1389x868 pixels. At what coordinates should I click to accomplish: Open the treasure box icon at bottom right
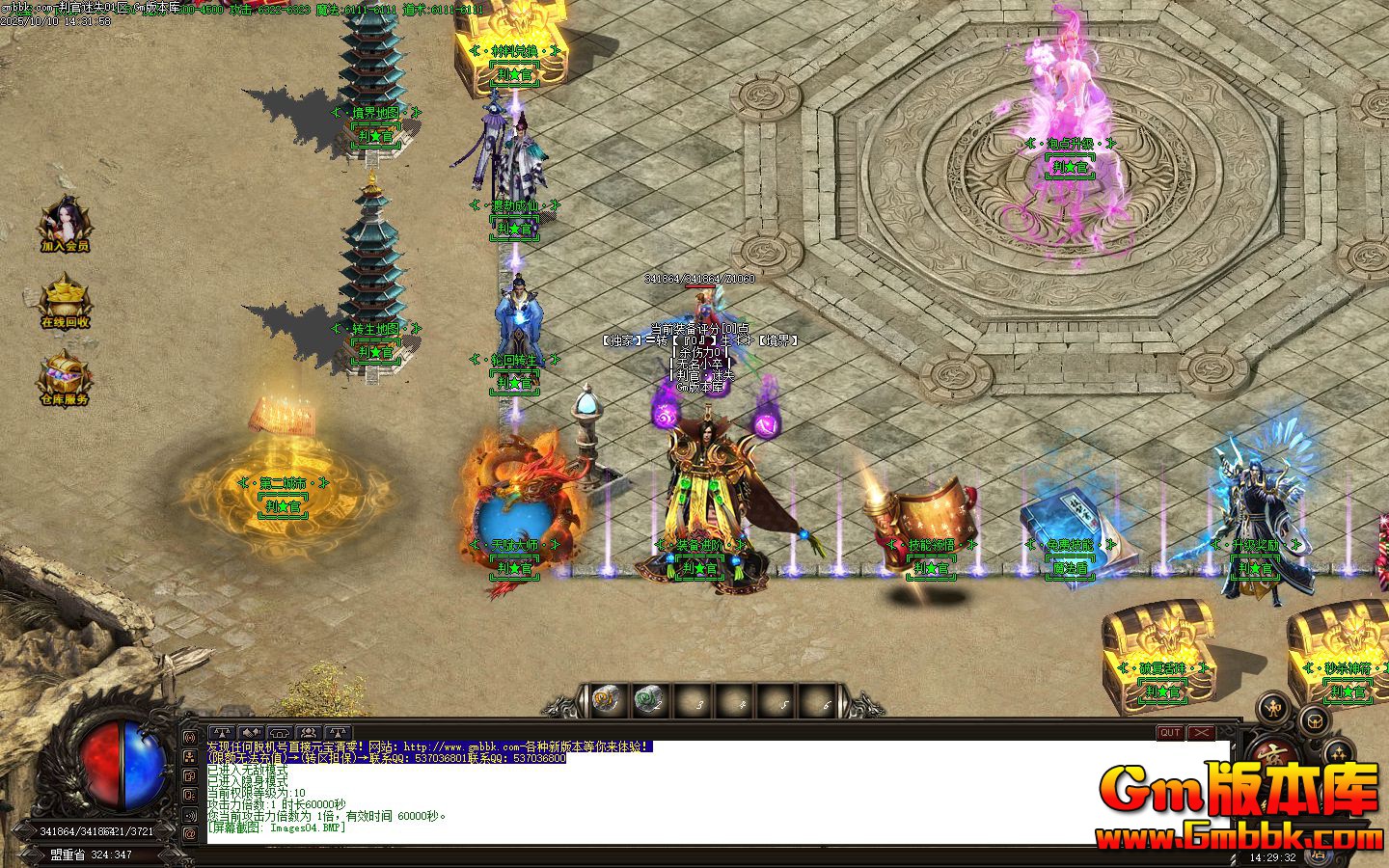(1315, 720)
